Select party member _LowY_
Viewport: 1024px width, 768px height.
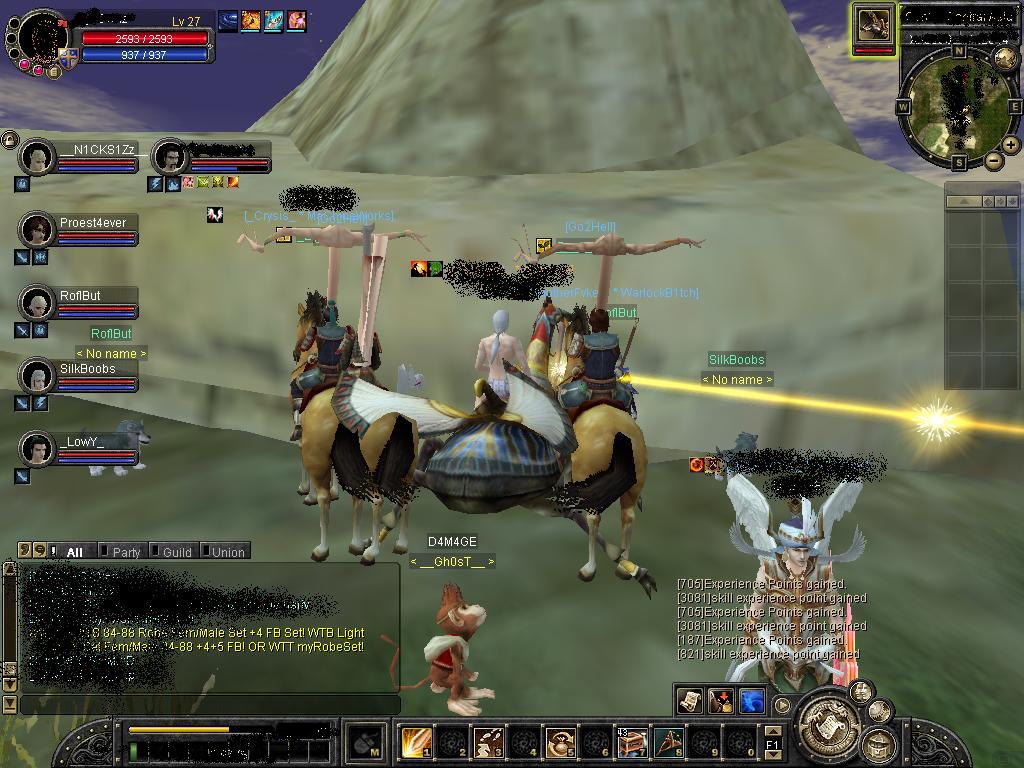point(38,449)
